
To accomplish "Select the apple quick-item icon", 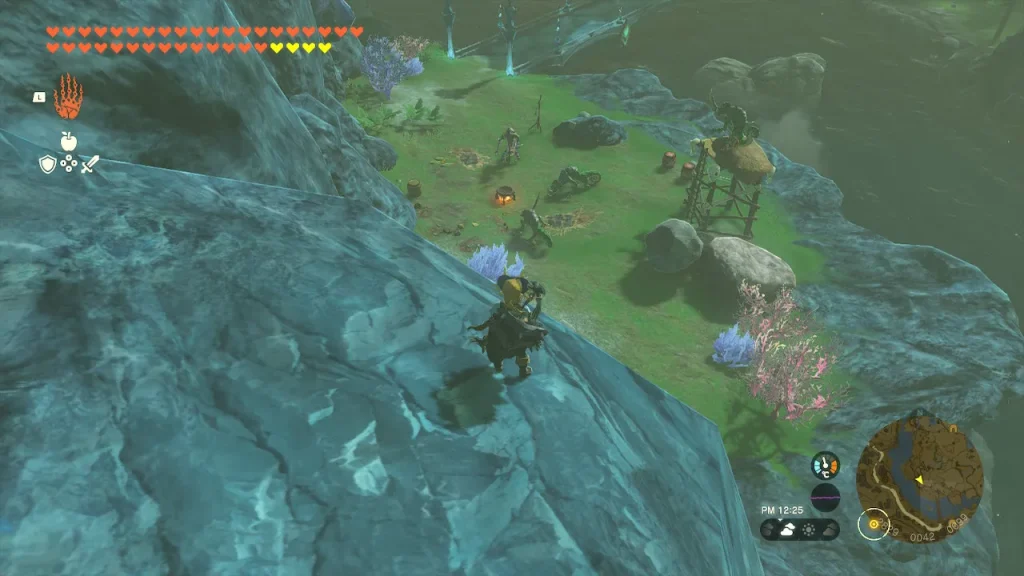I will pyautogui.click(x=68, y=141).
